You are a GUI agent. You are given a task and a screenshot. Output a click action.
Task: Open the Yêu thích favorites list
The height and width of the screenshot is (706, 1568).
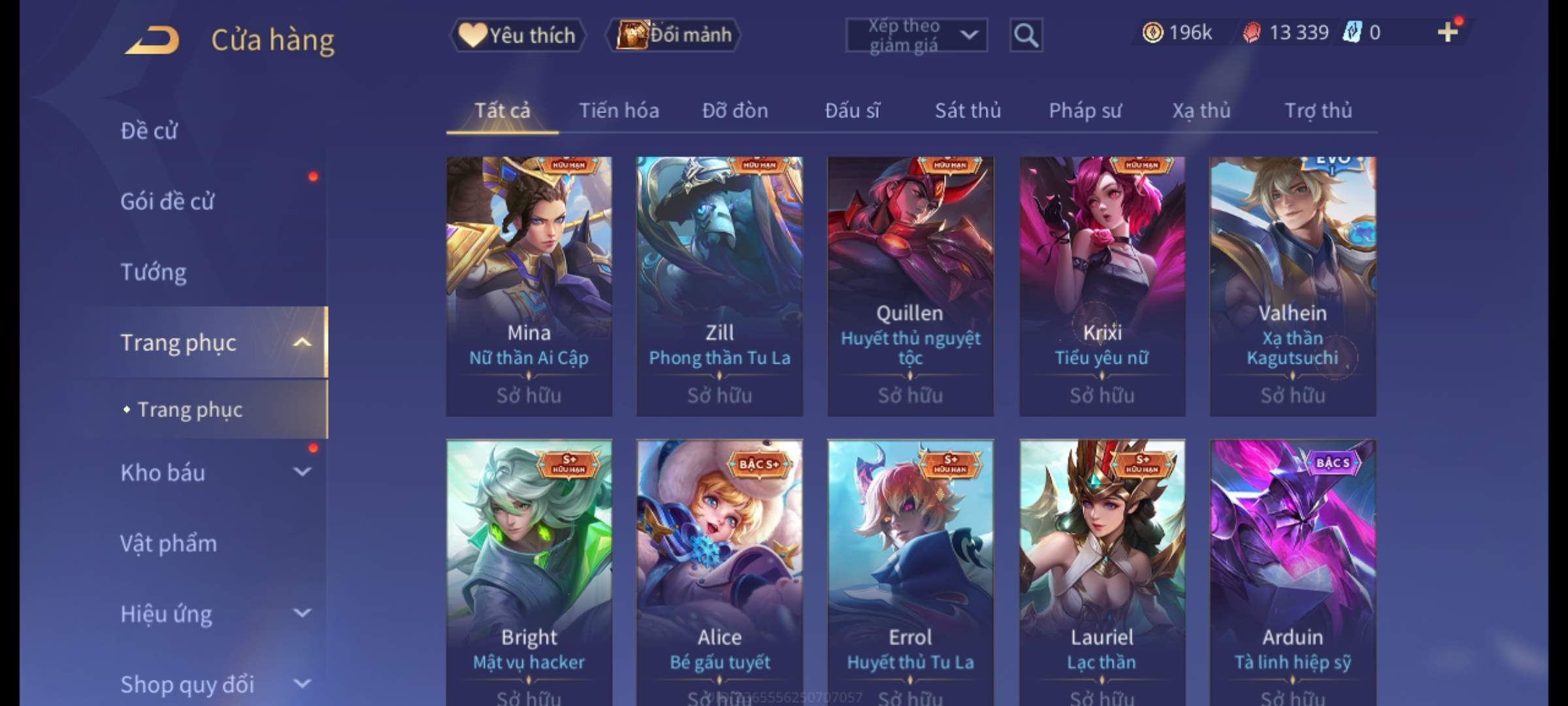tap(517, 35)
